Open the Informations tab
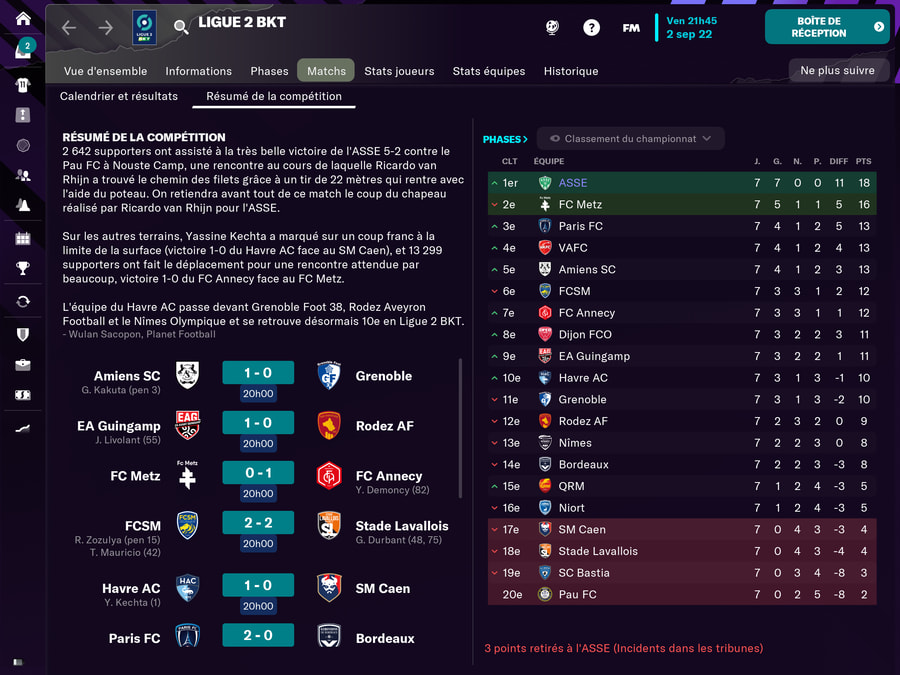Image resolution: width=900 pixels, height=675 pixels. pyautogui.click(x=198, y=71)
